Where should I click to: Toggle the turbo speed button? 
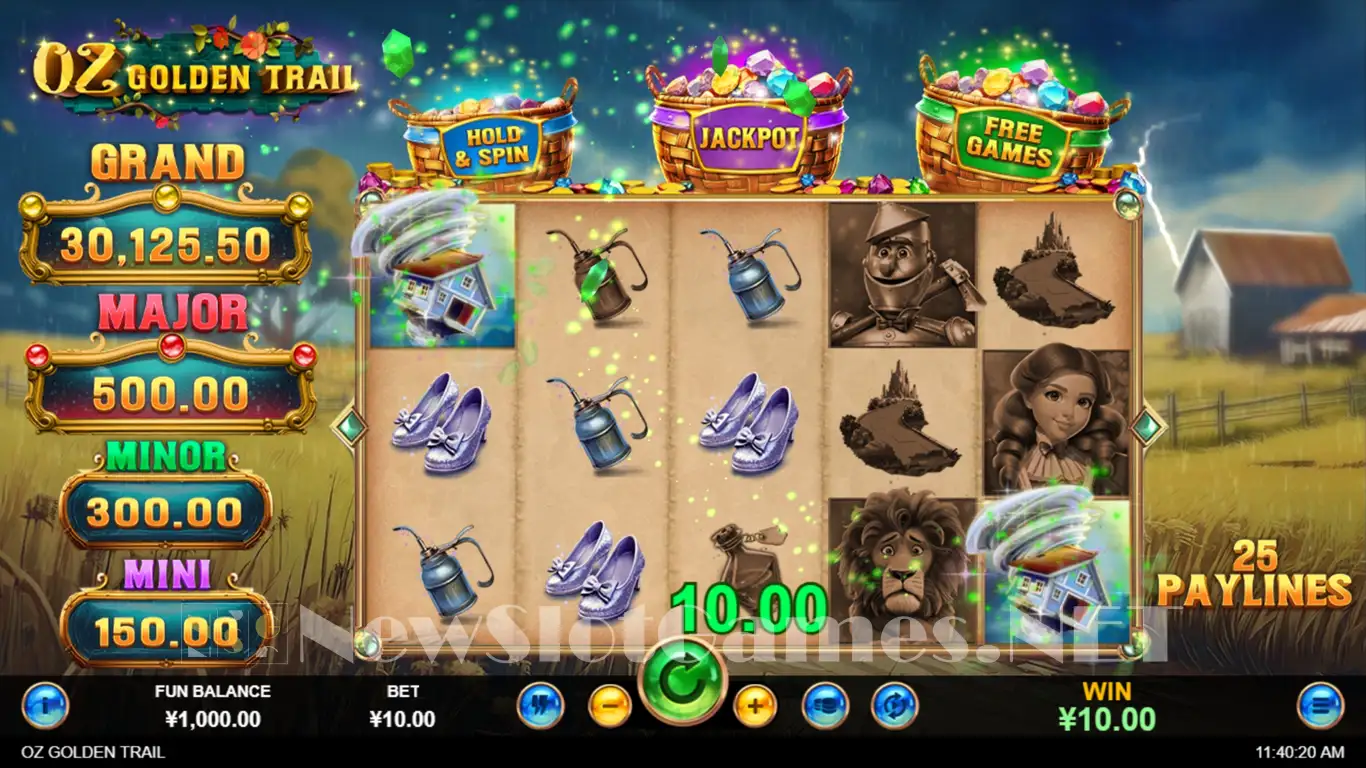541,706
